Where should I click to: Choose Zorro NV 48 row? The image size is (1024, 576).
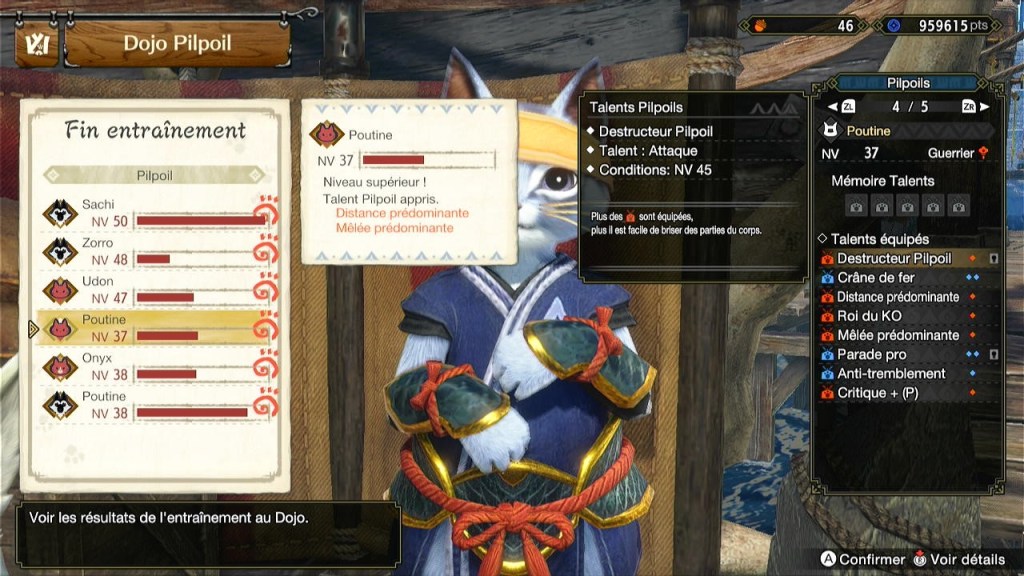tap(155, 251)
